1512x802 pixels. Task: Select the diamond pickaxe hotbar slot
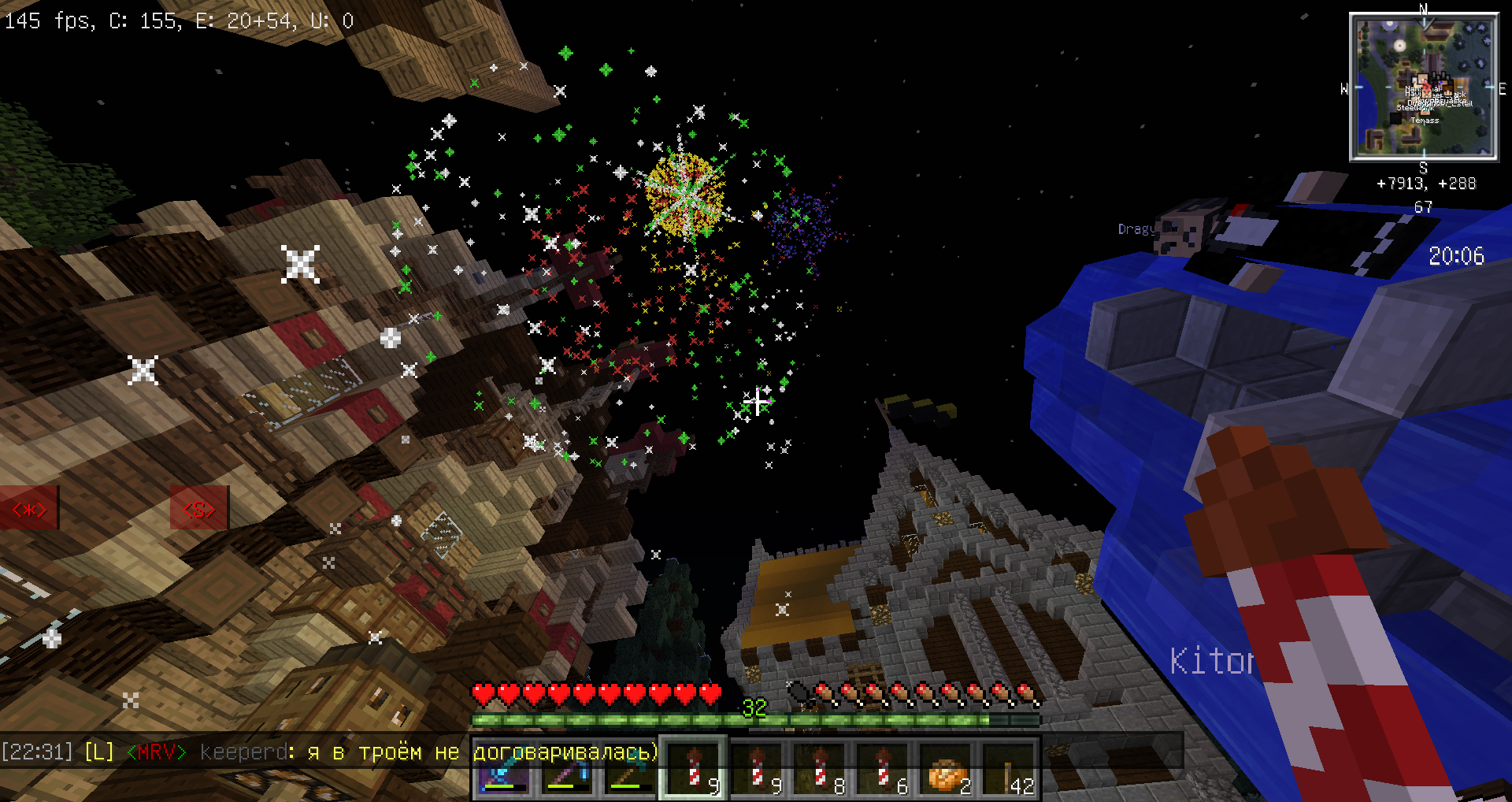567,770
